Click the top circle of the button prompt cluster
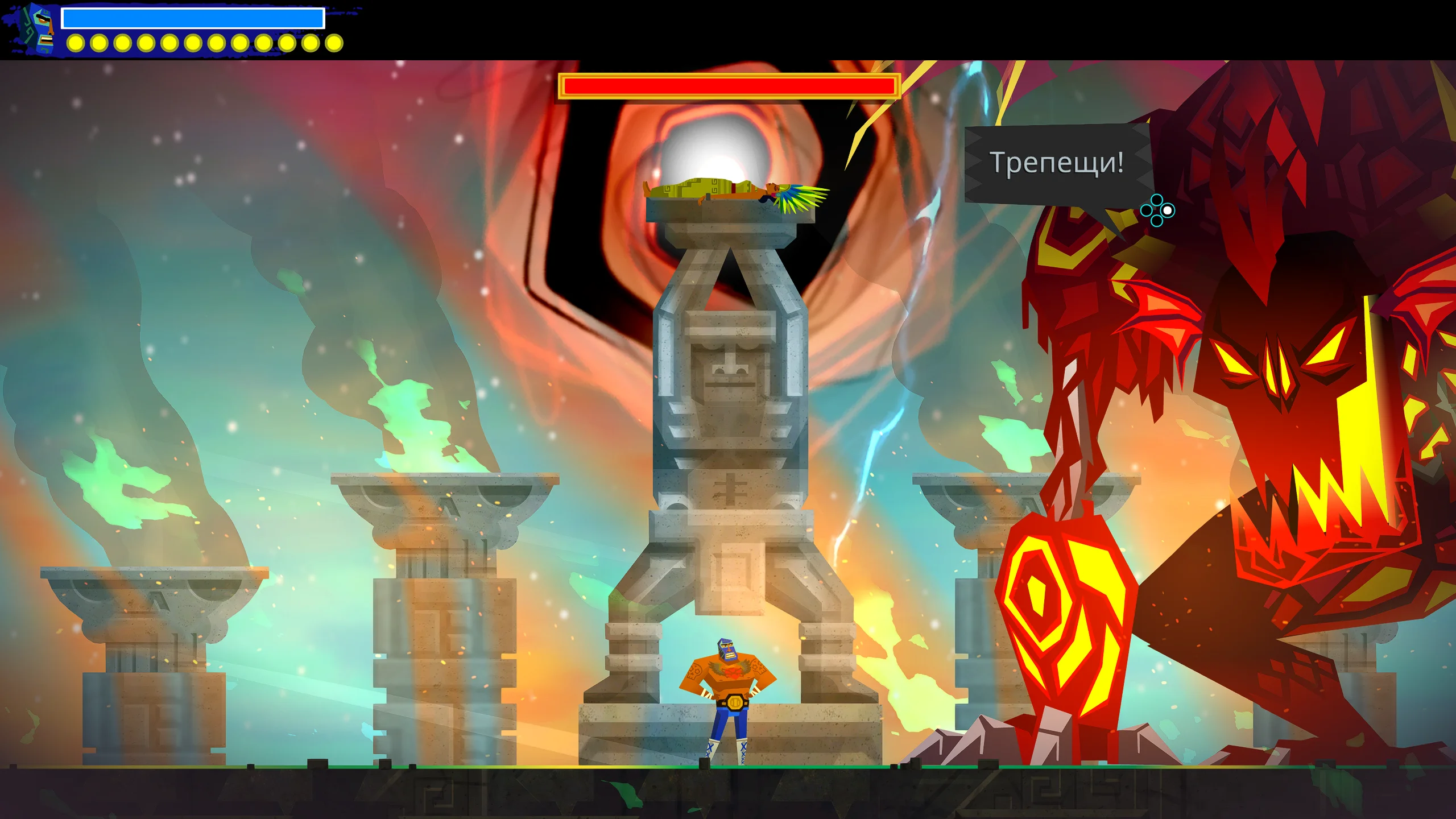1456x819 pixels. [1157, 200]
